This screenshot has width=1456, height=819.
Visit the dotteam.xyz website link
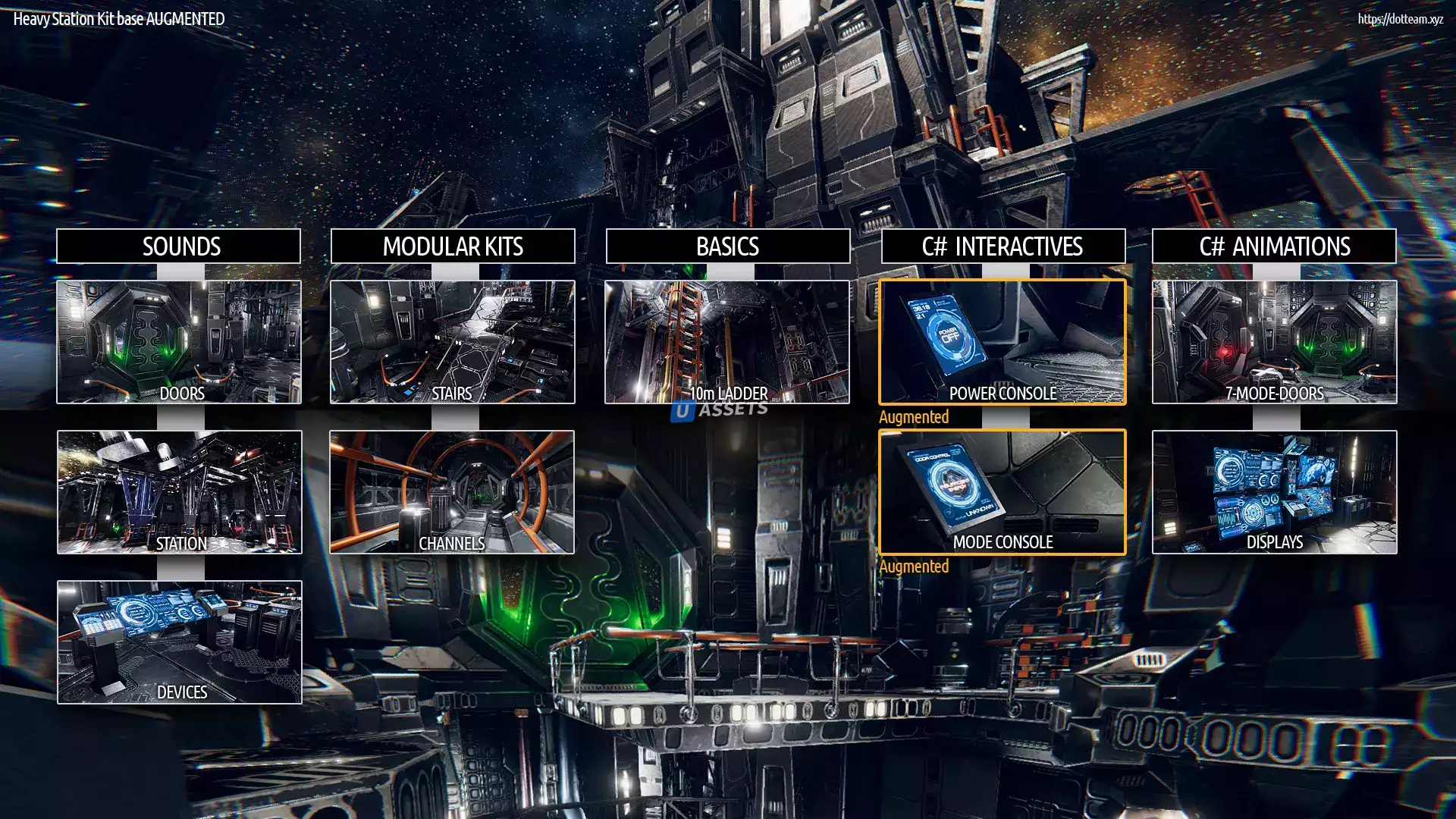[1400, 19]
